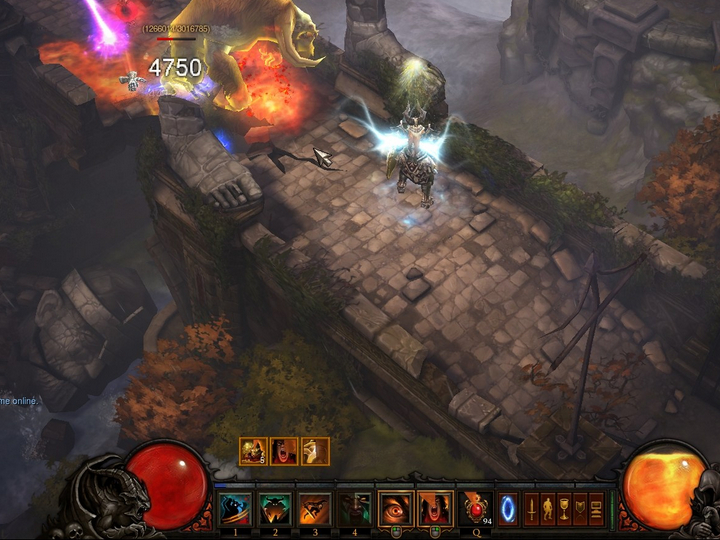Select the screaming face right-mouse skill
Image resolution: width=720 pixels, height=540 pixels.
pos(434,509)
